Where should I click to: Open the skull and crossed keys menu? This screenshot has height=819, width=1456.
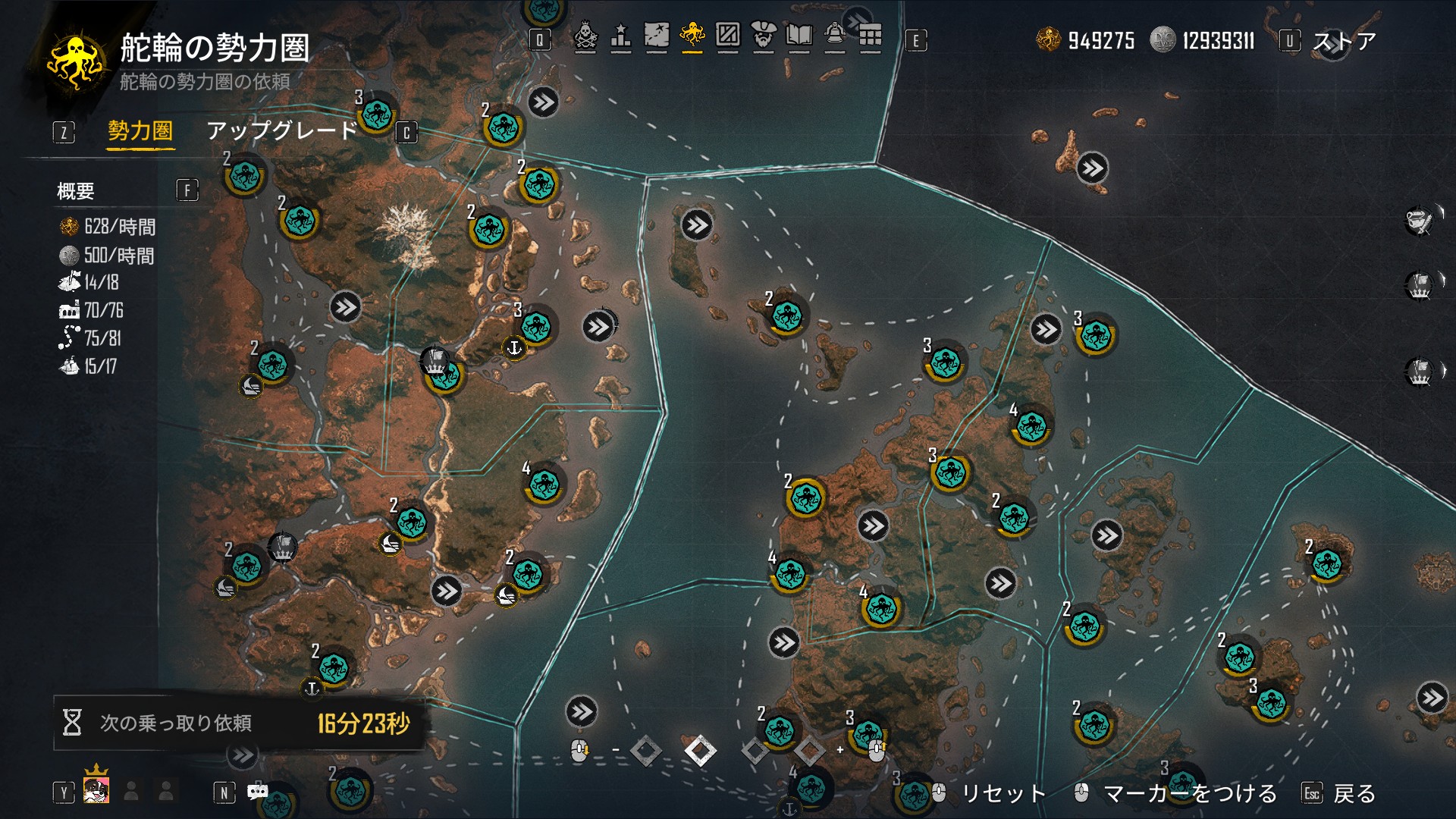coord(585,36)
